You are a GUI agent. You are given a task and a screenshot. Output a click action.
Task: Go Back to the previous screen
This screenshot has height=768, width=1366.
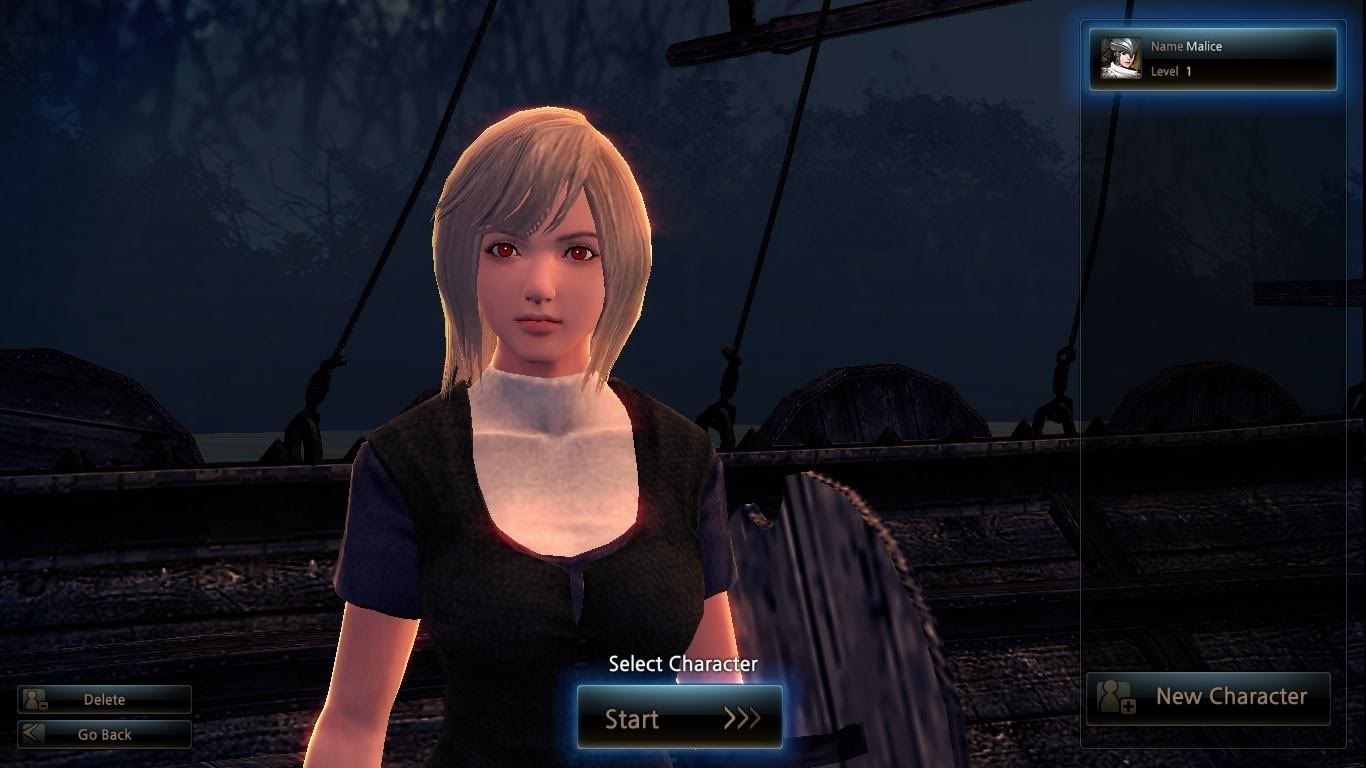pyautogui.click(x=104, y=734)
